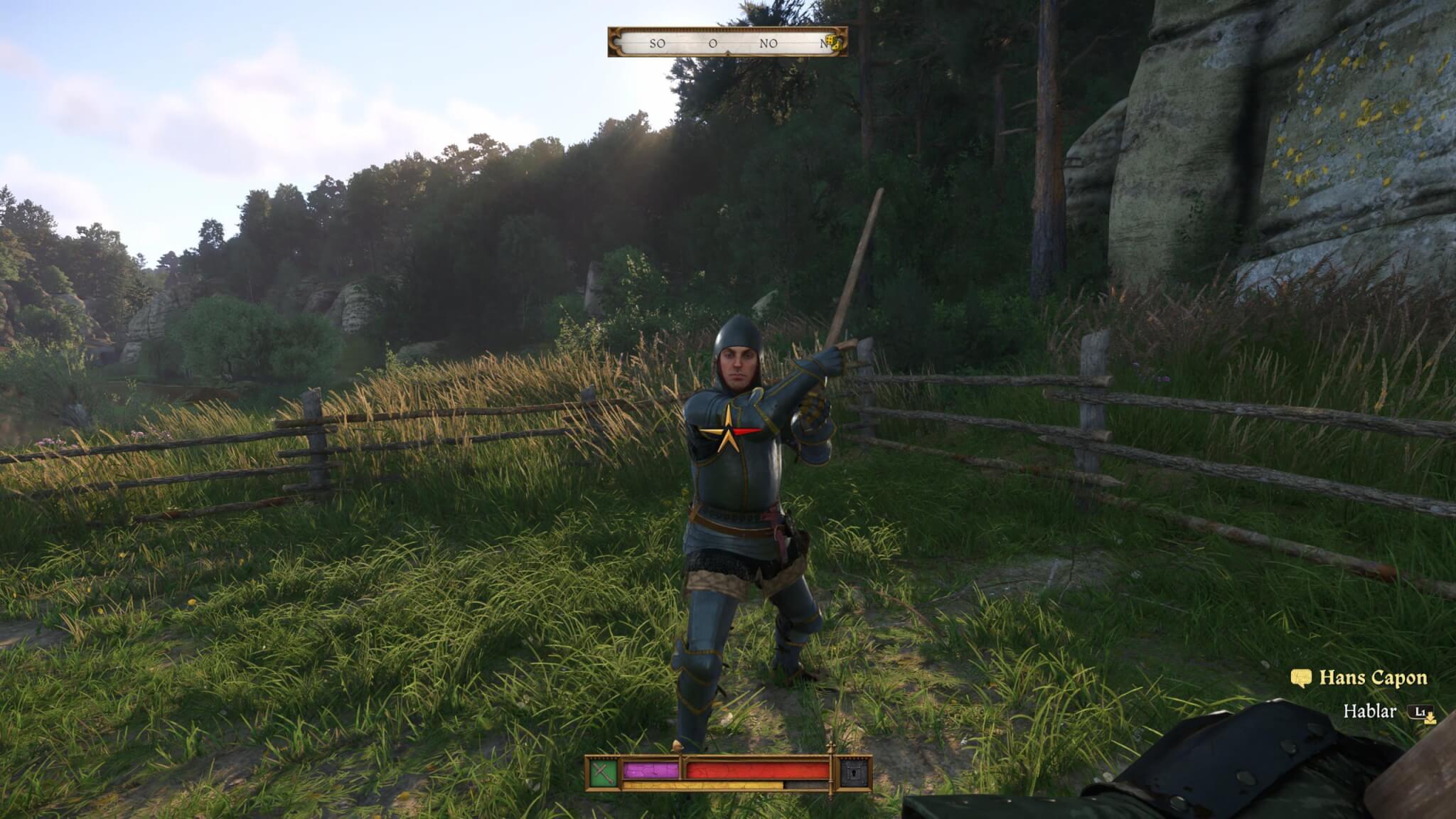
Task: Choose the Hablar prompt for Hans Capon
Action: tap(1369, 711)
